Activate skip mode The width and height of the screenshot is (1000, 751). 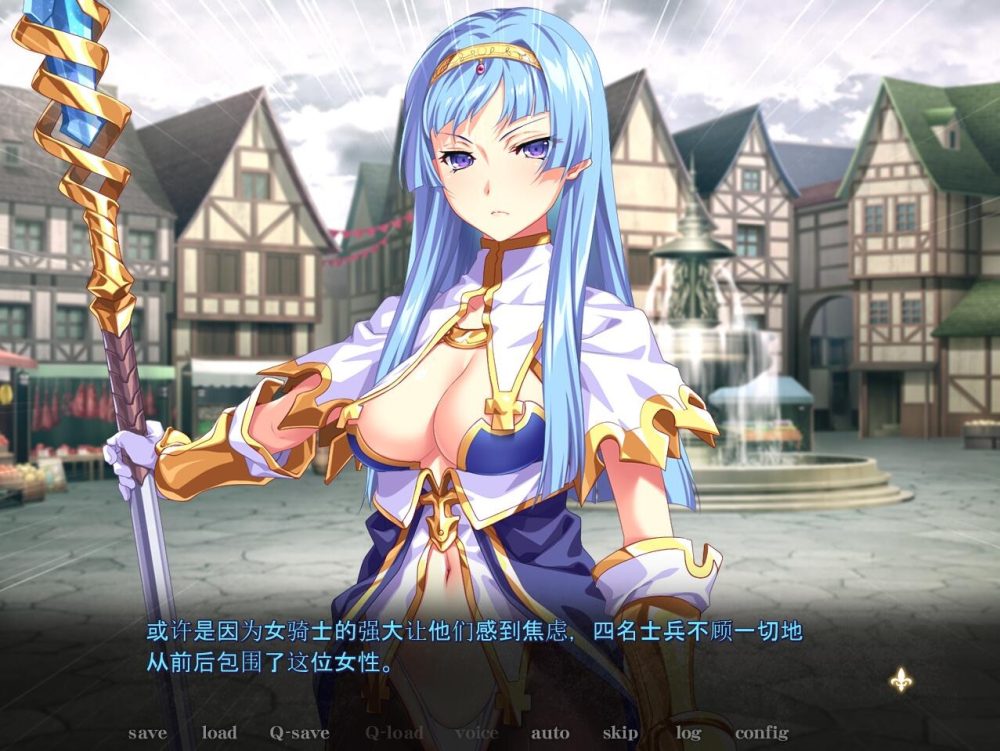620,733
